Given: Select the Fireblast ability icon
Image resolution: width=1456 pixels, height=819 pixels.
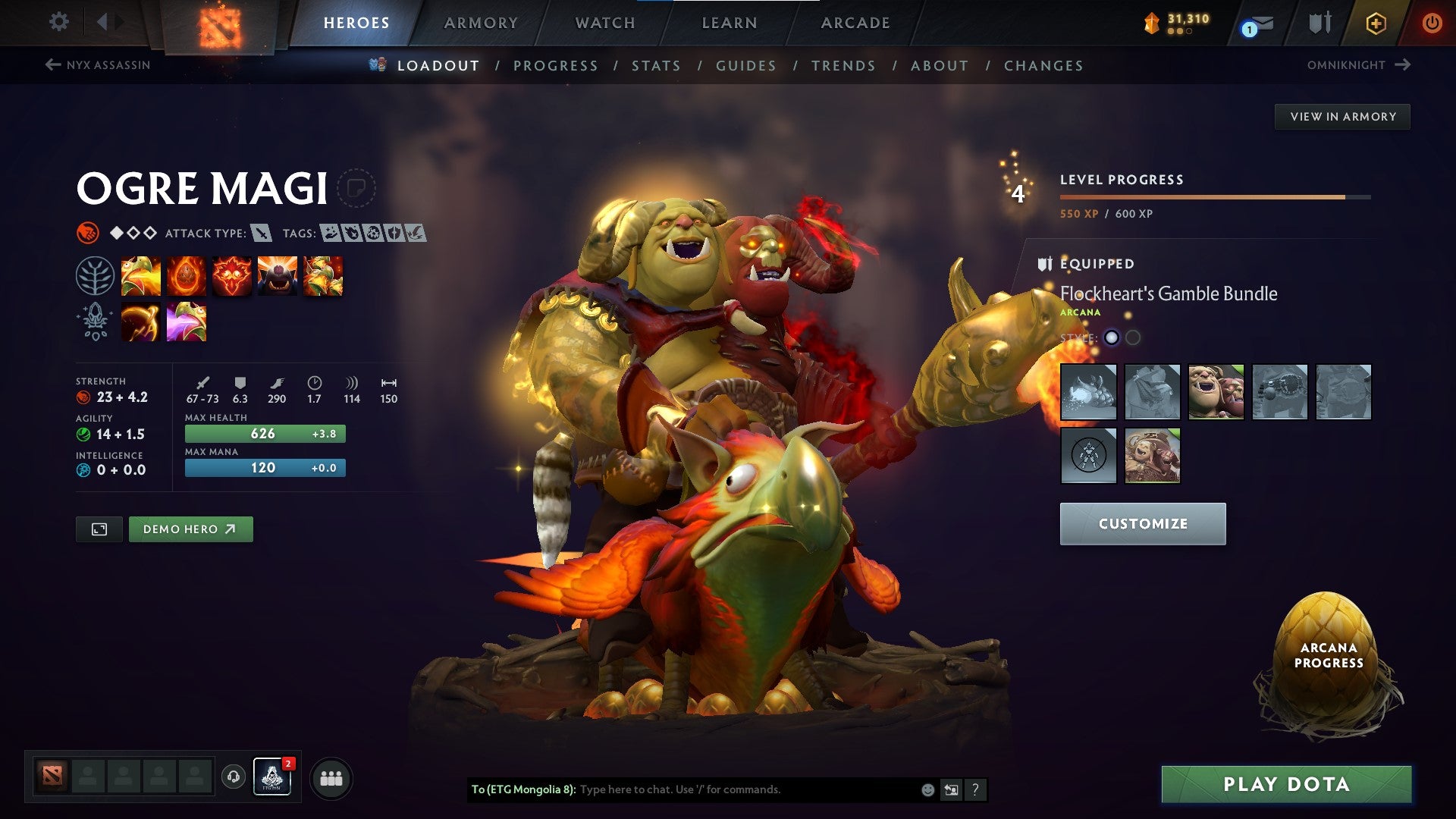Looking at the screenshot, I should (x=143, y=276).
